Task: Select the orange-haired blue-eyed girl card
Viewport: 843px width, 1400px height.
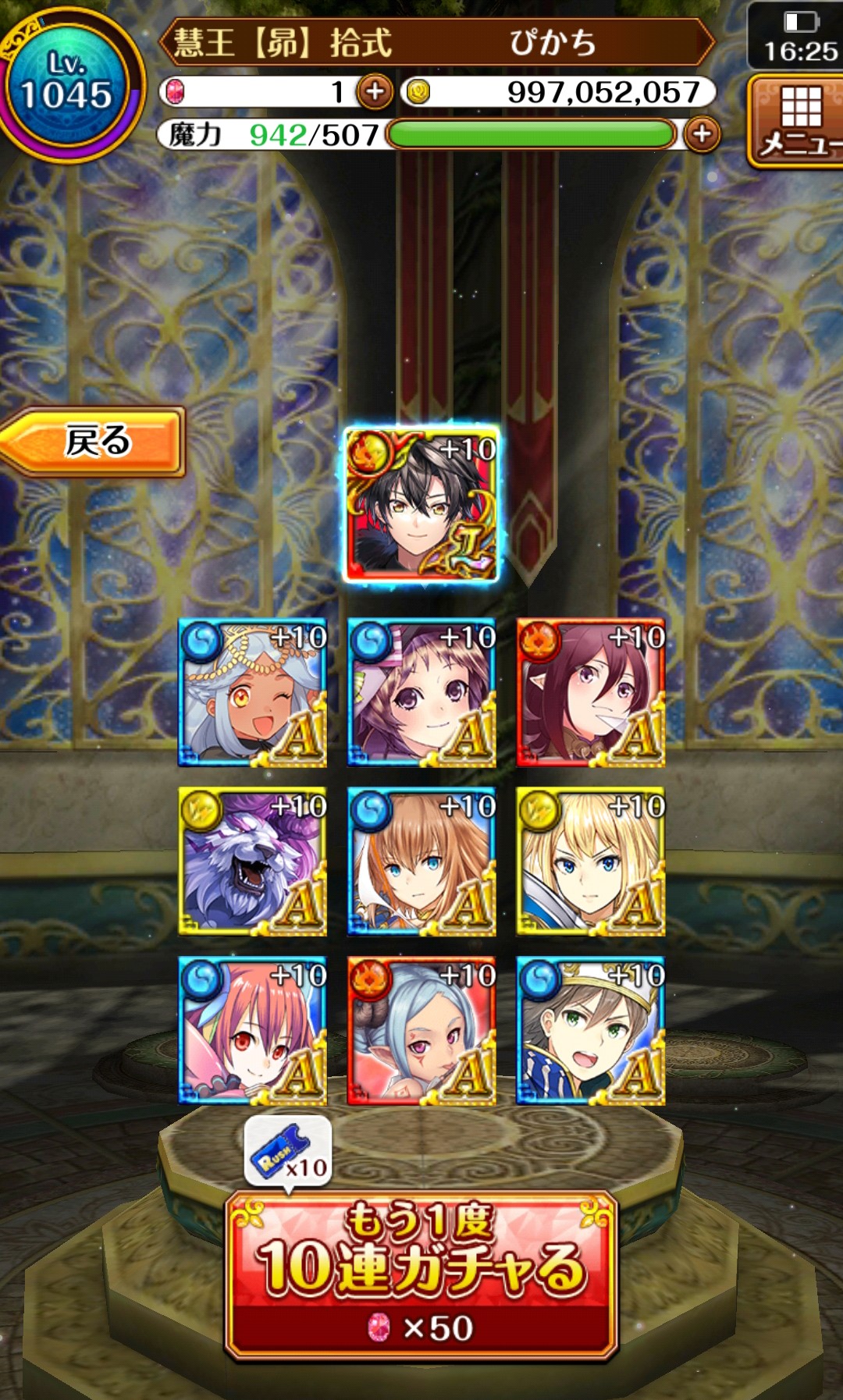Action: click(x=421, y=862)
